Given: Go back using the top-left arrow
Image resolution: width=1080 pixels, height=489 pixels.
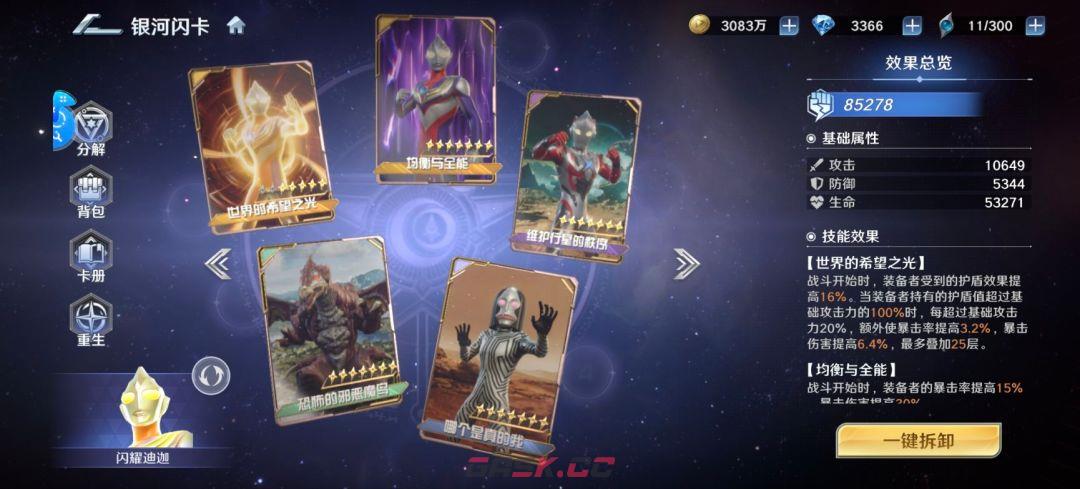Looking at the screenshot, I should (x=96, y=25).
